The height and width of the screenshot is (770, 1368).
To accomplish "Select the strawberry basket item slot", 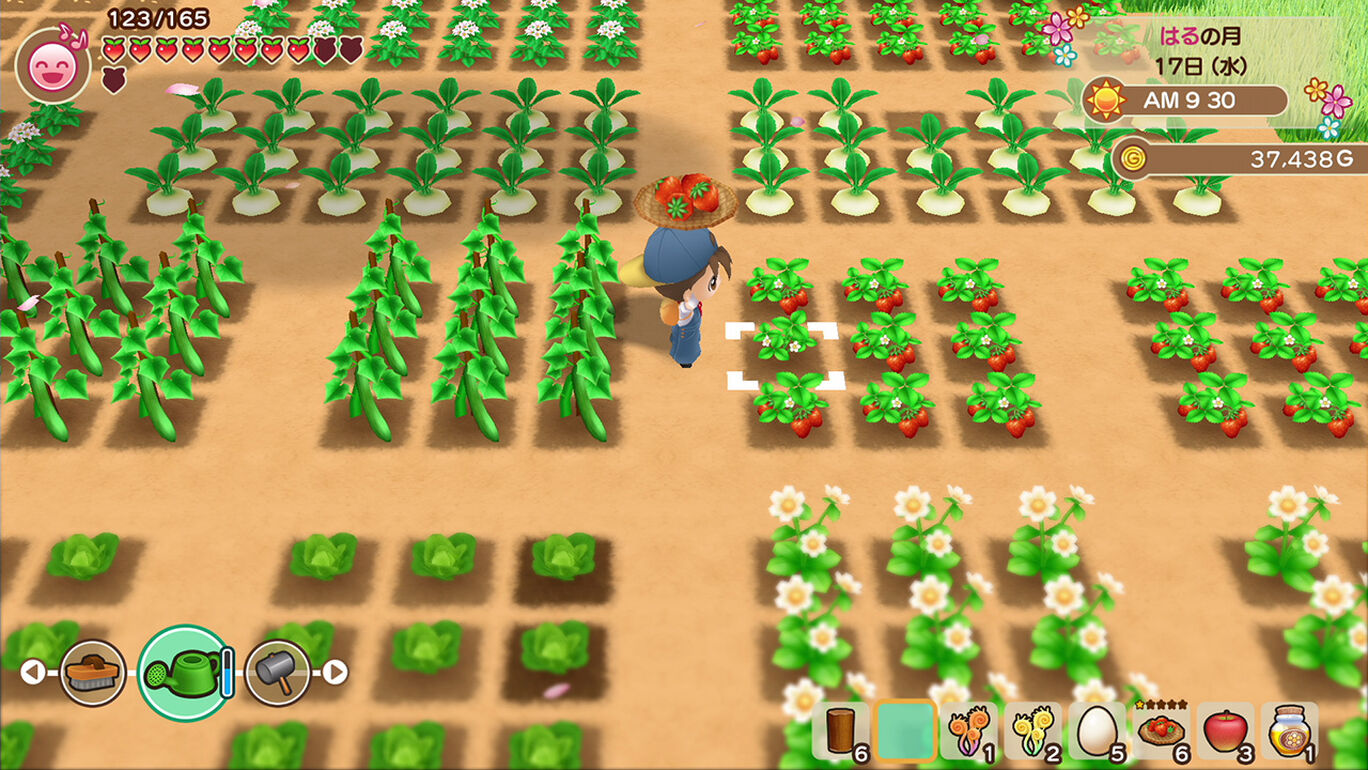I will [x=1160, y=730].
